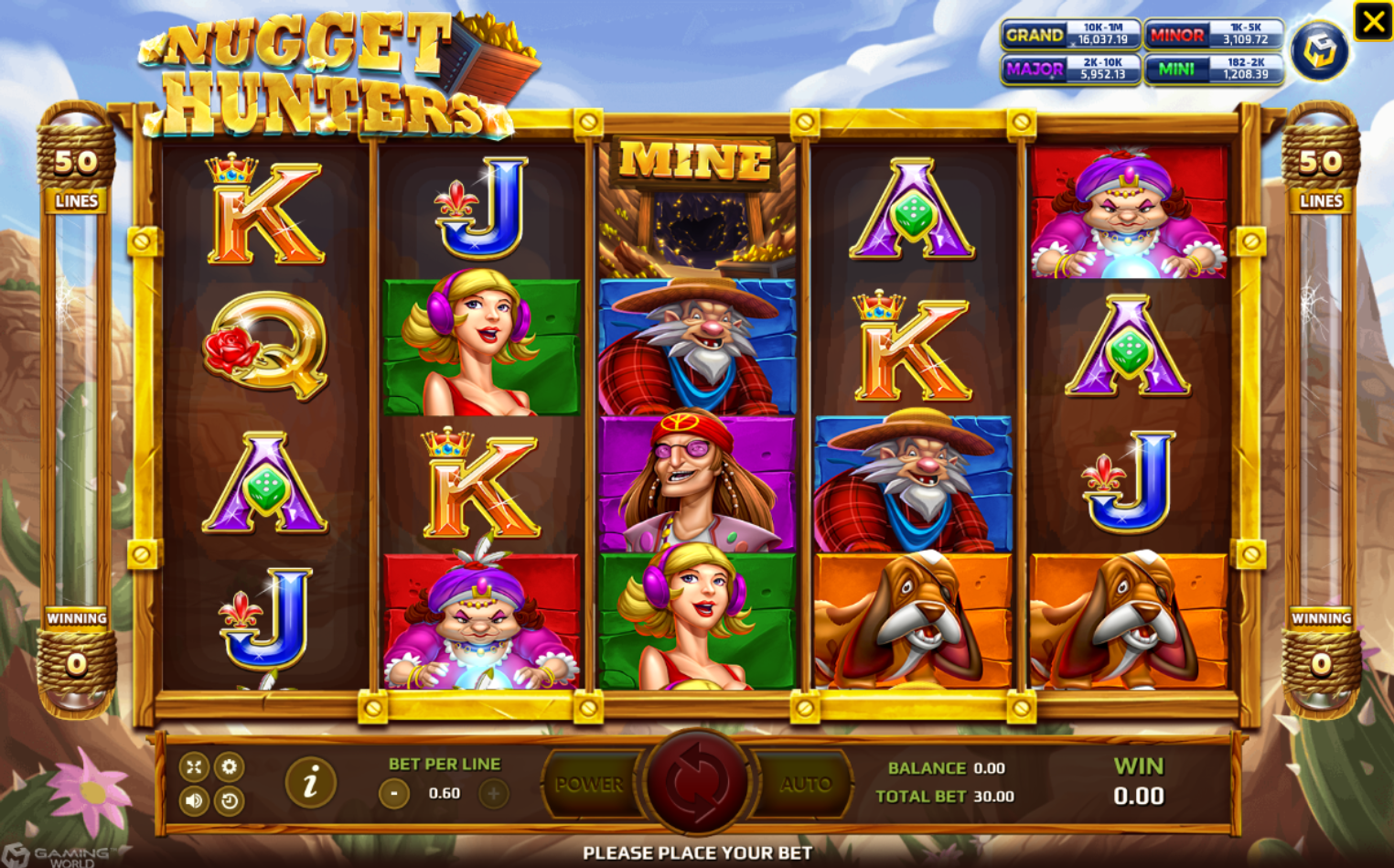
Task: Open the round gold cube logo button
Action: pyautogui.click(x=1319, y=51)
